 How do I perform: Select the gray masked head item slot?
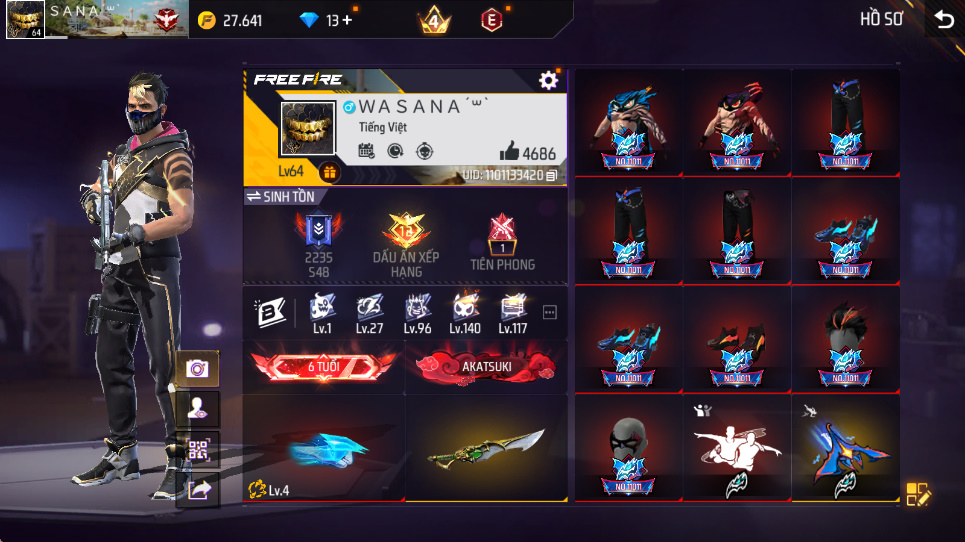(629, 447)
